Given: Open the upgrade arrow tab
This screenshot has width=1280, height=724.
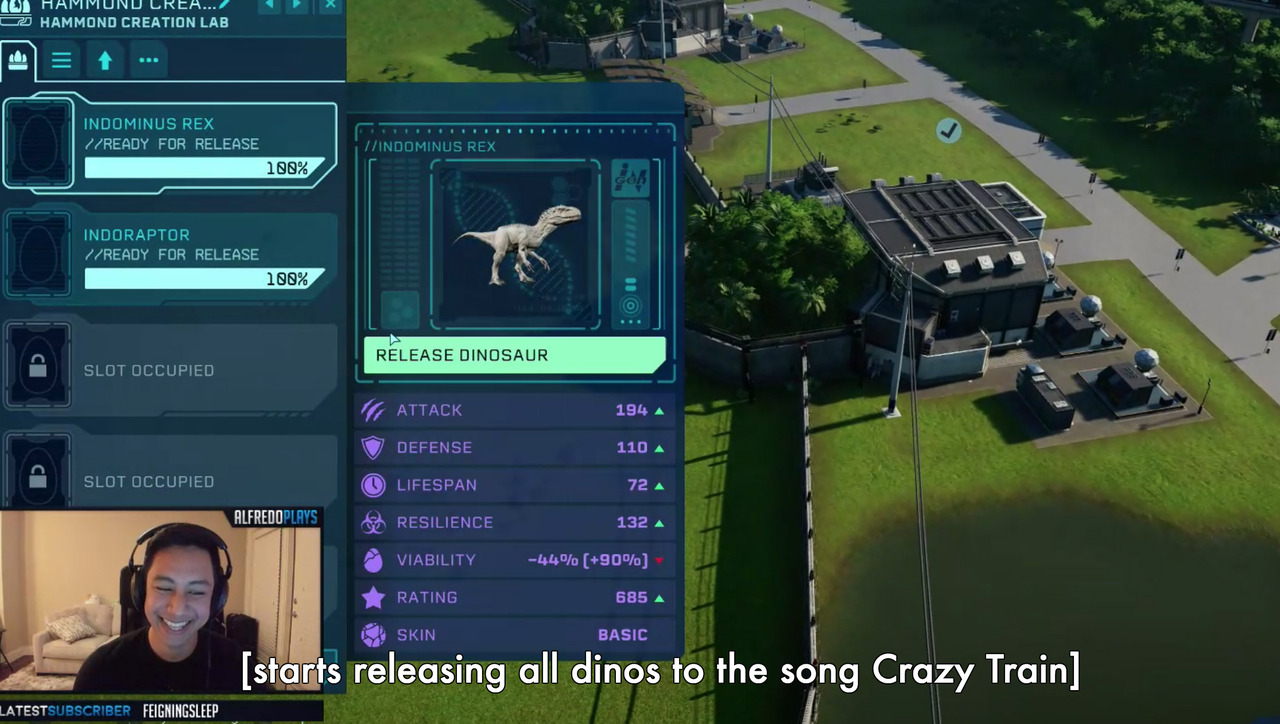Looking at the screenshot, I should [x=105, y=60].
